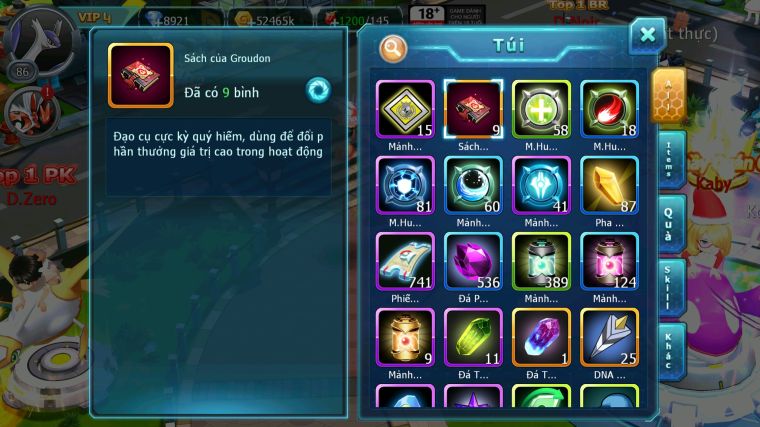Close the Túi bag window

coord(647,35)
